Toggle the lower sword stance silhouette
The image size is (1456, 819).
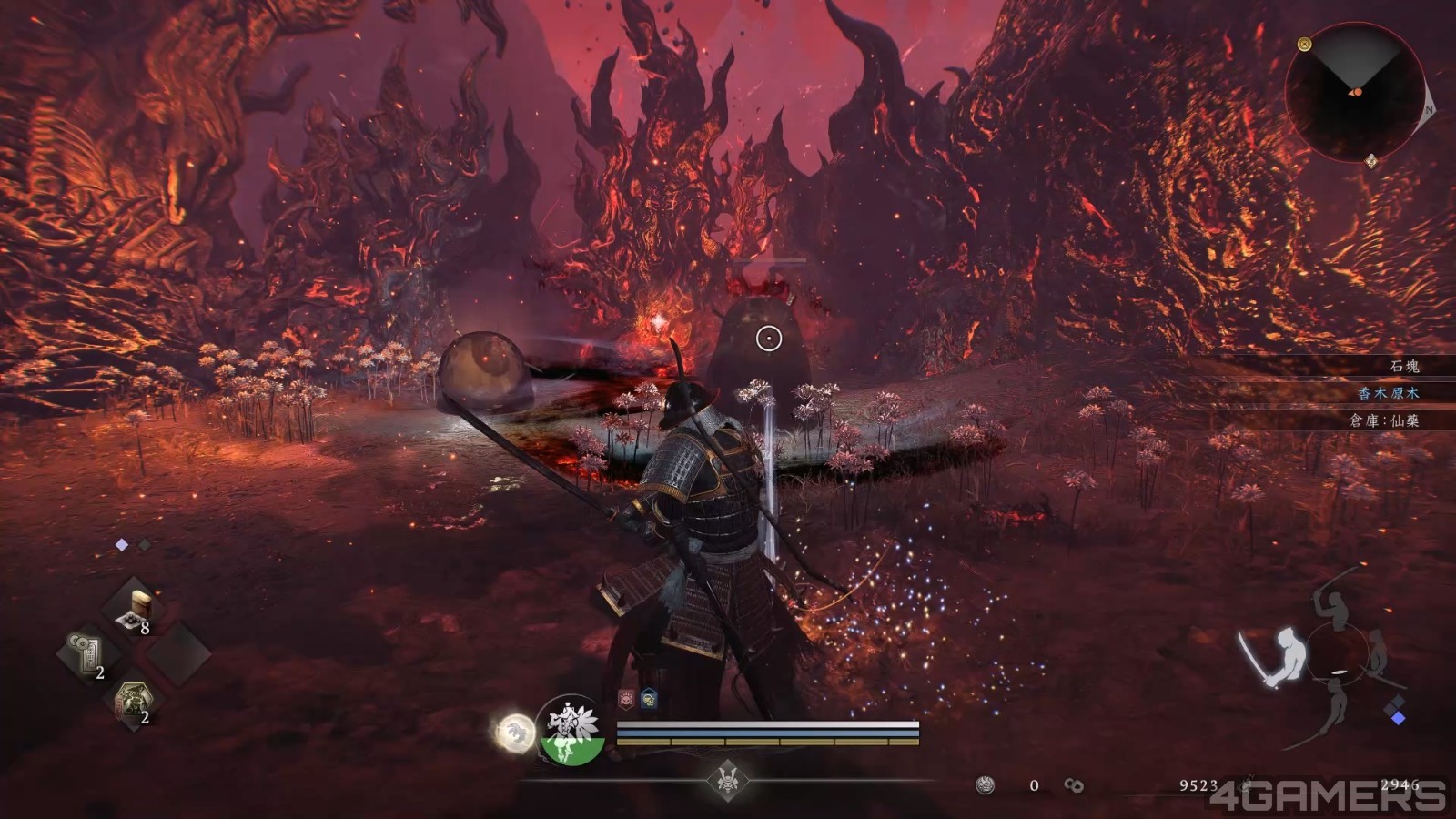click(x=1338, y=703)
